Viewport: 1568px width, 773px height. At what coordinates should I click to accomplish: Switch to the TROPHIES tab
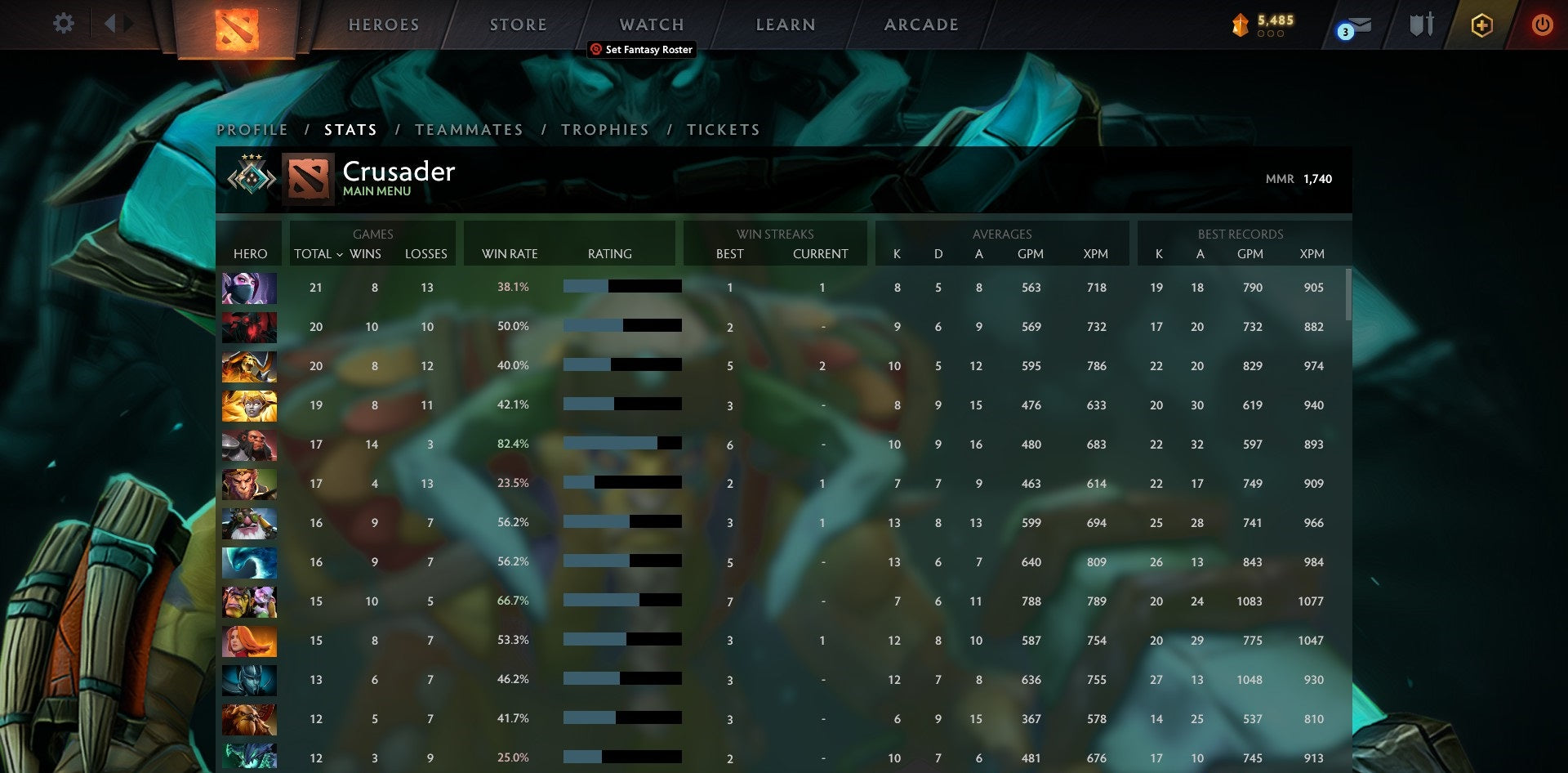click(x=604, y=129)
